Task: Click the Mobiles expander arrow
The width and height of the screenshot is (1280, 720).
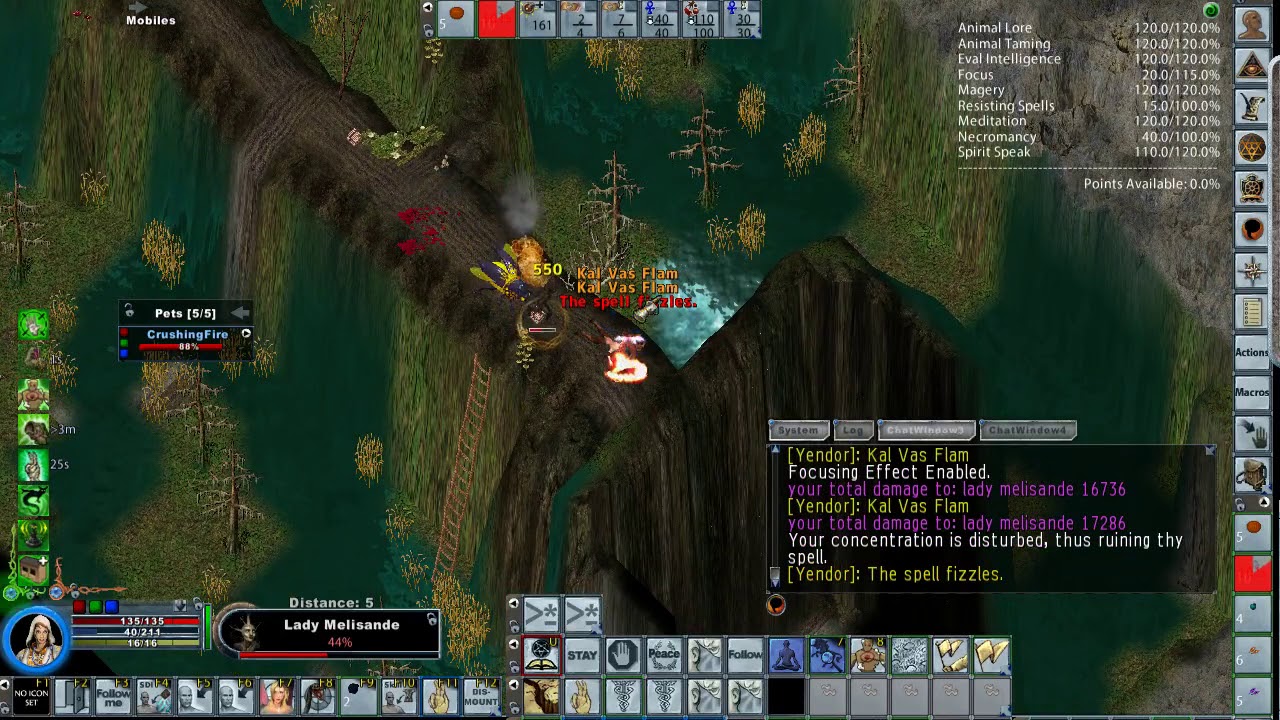Action: click(x=137, y=7)
